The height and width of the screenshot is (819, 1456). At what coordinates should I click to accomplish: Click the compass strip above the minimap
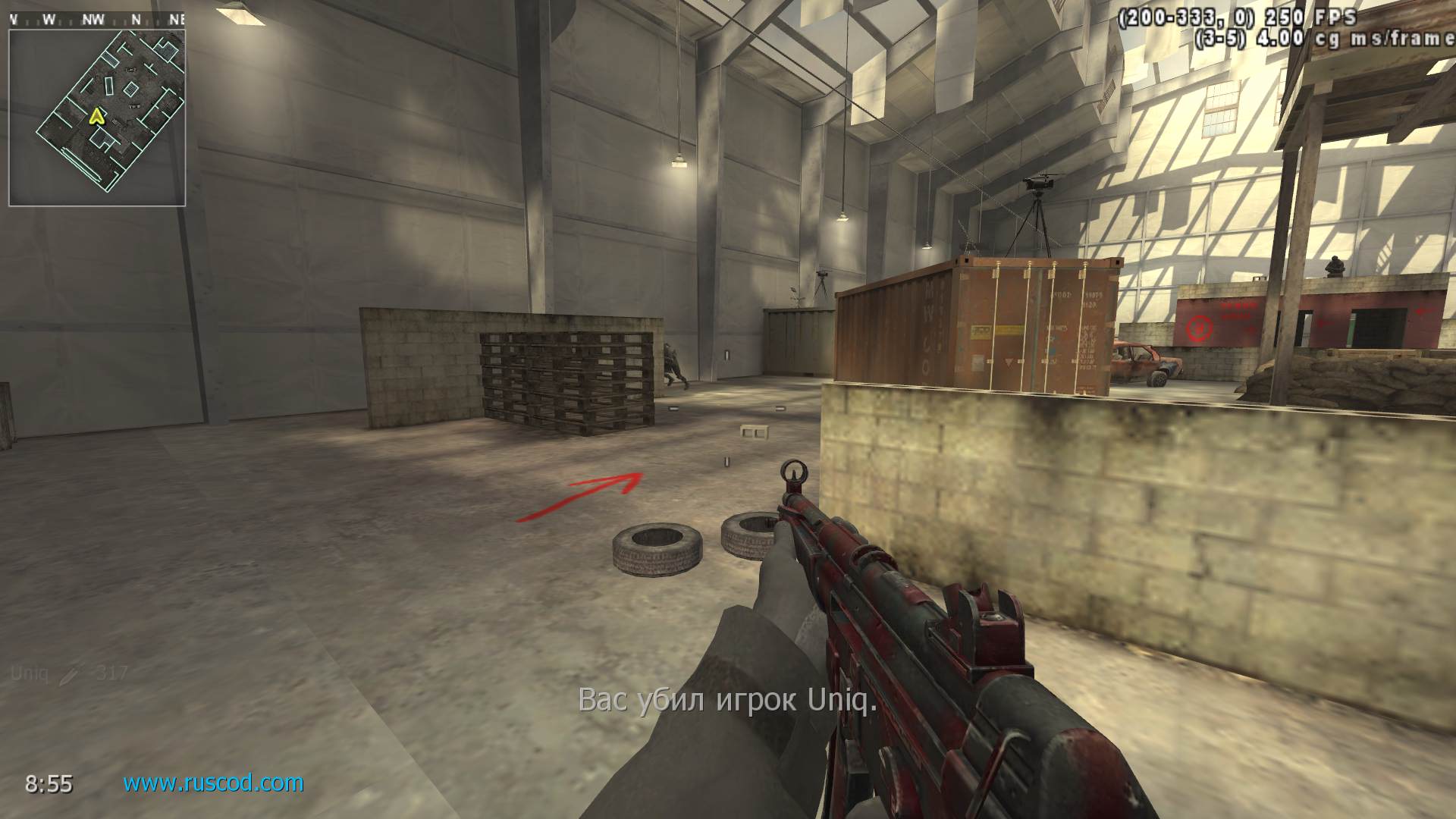[x=97, y=20]
